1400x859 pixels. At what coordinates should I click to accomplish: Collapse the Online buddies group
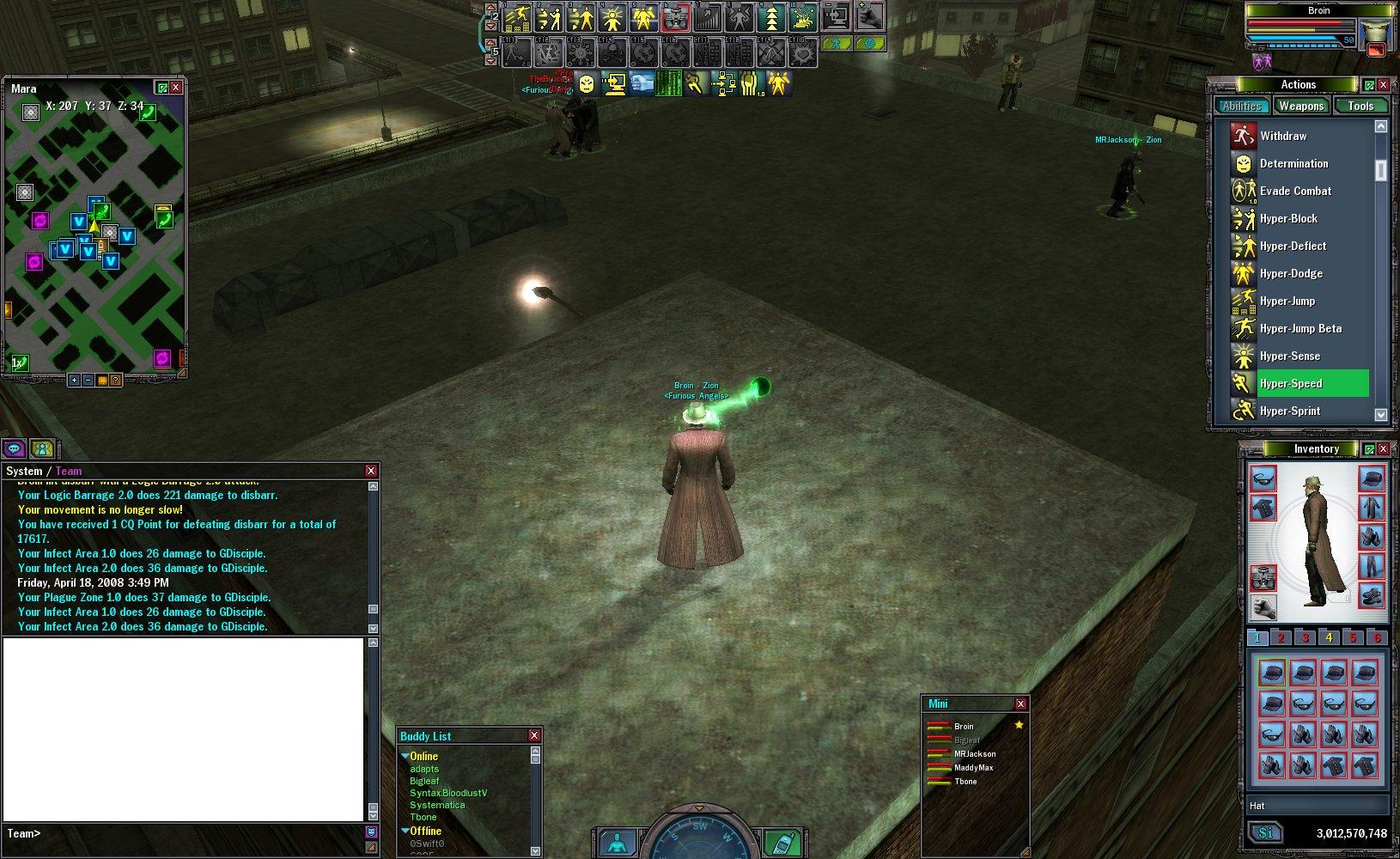[x=405, y=756]
